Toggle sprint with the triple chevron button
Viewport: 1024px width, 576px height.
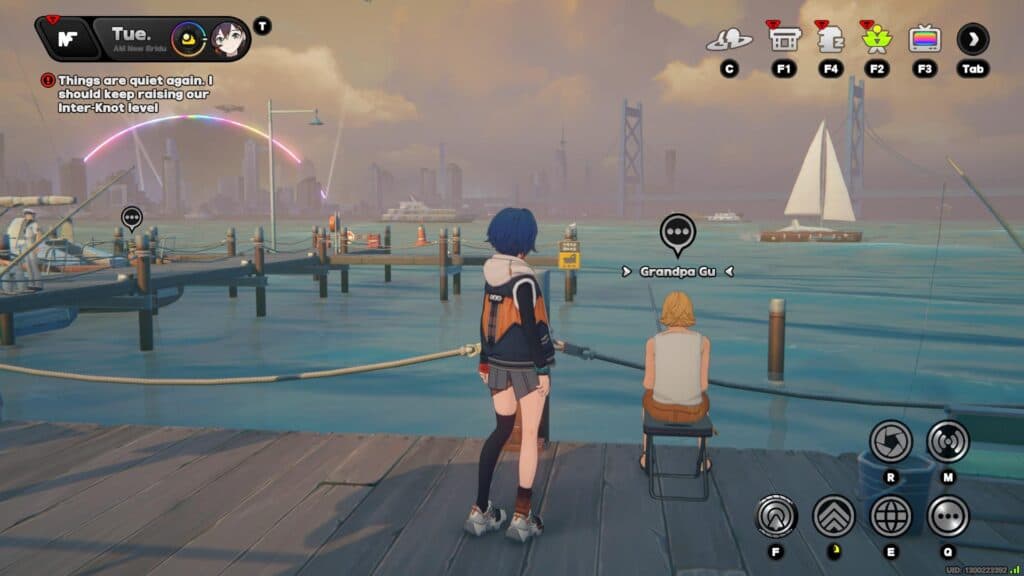coord(833,516)
